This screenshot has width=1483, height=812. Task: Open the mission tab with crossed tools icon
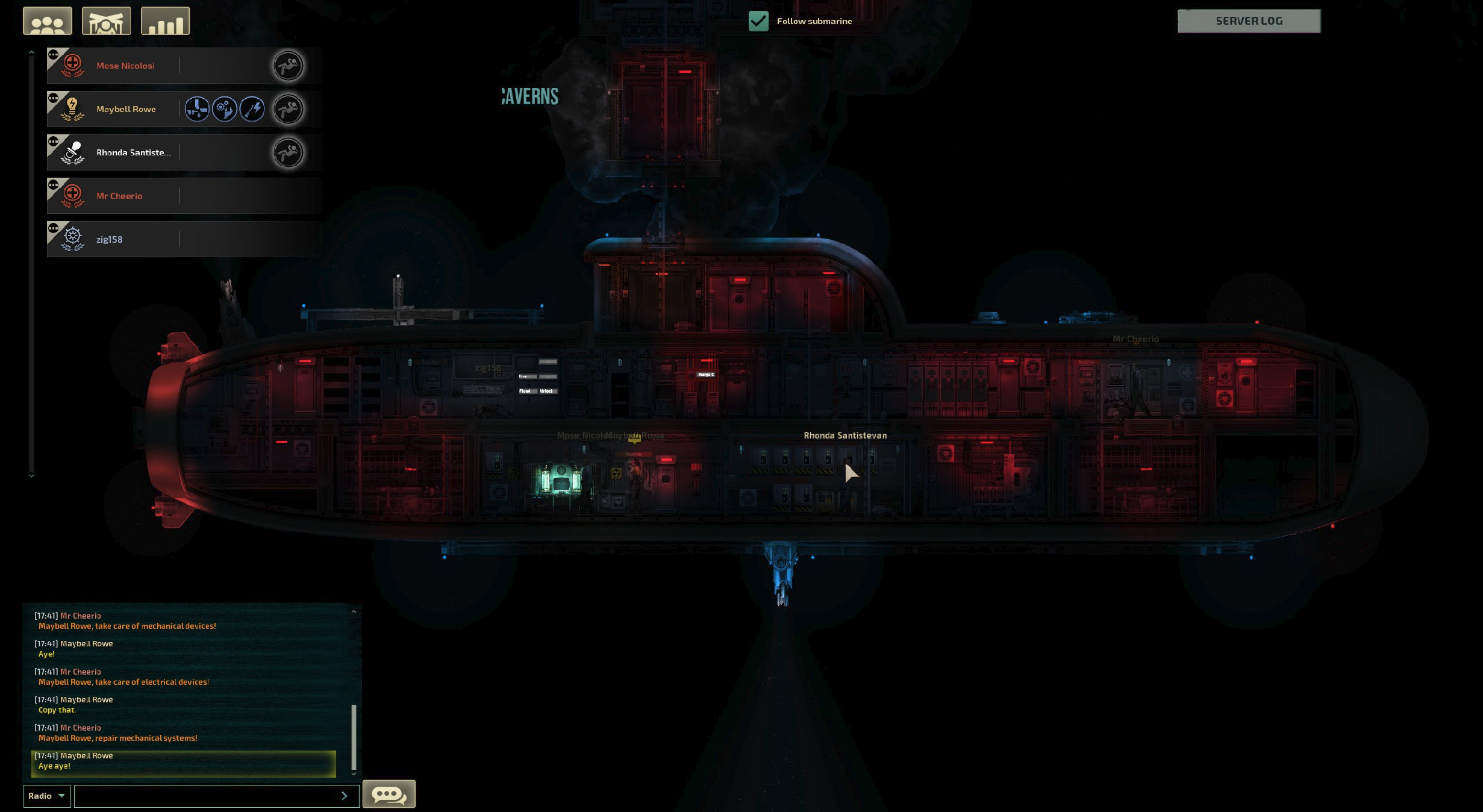[106, 22]
